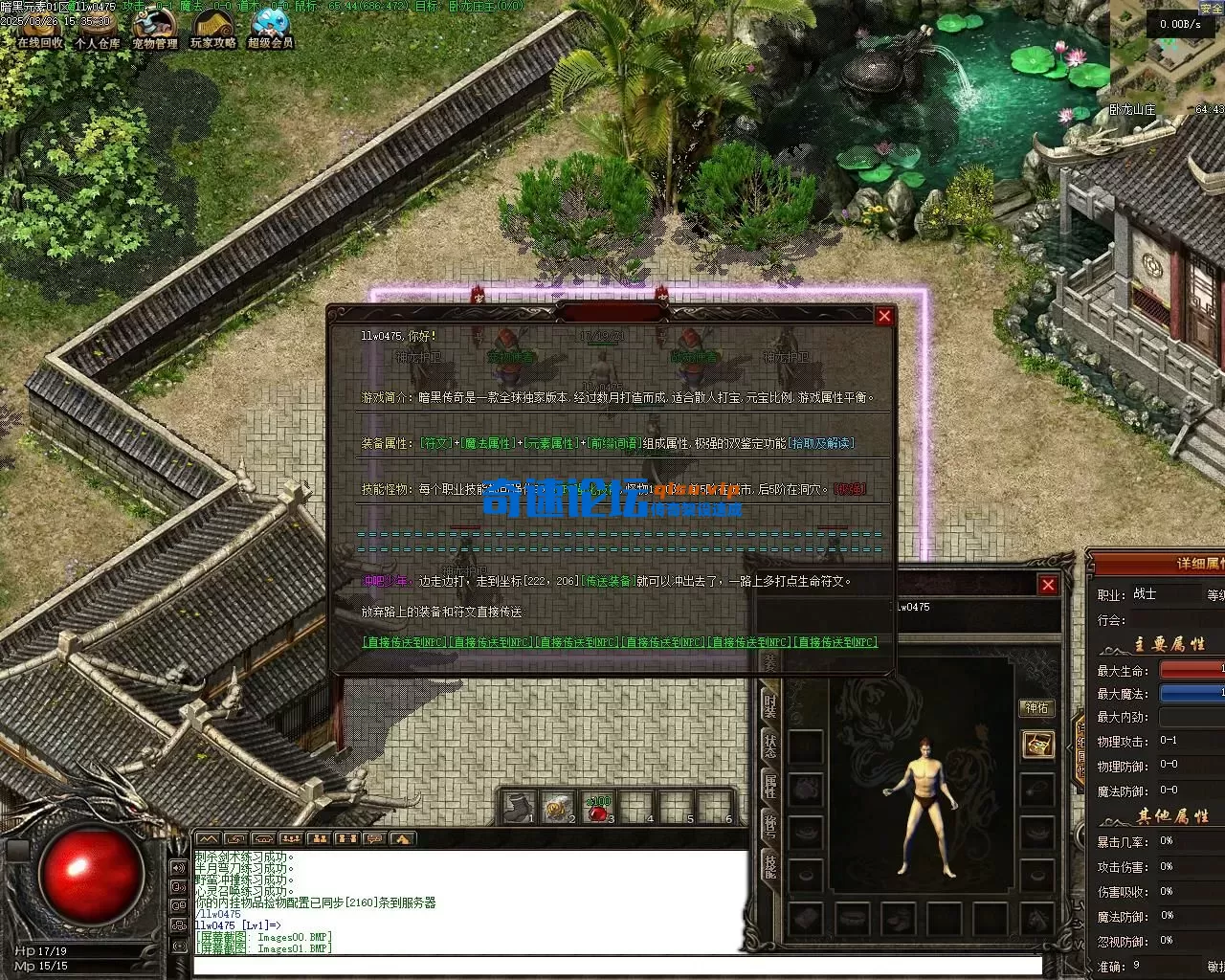The height and width of the screenshot is (980, 1225).
Task: Toggle the whisper channel icon in chat toolbar
Action: tap(346, 837)
